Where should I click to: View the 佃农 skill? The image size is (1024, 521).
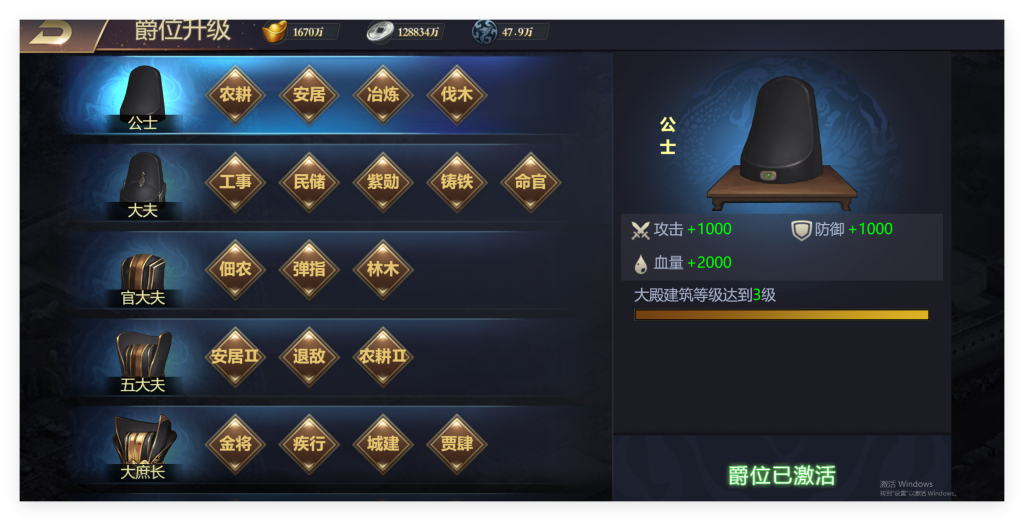(x=235, y=269)
